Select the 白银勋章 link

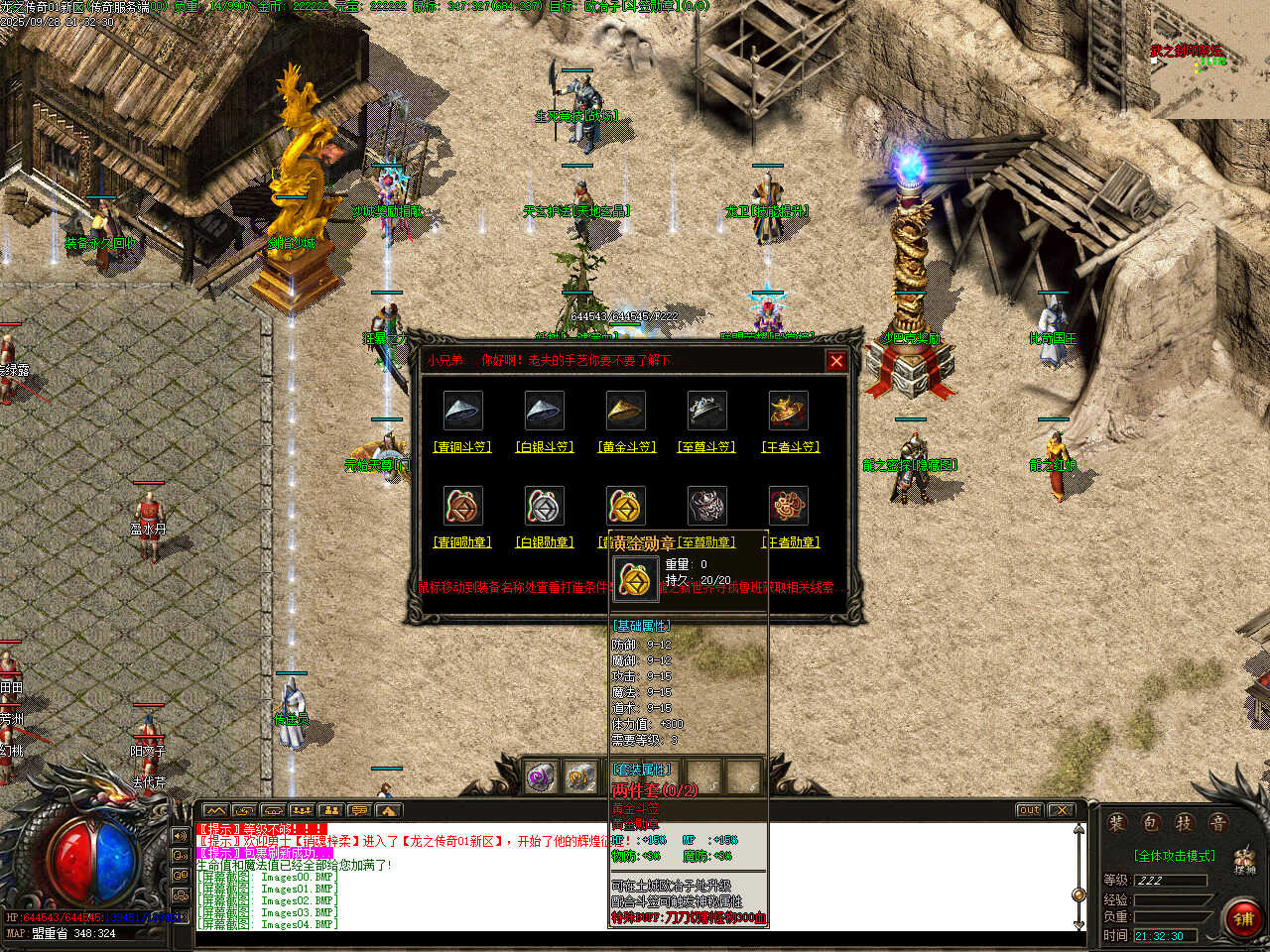(x=545, y=542)
